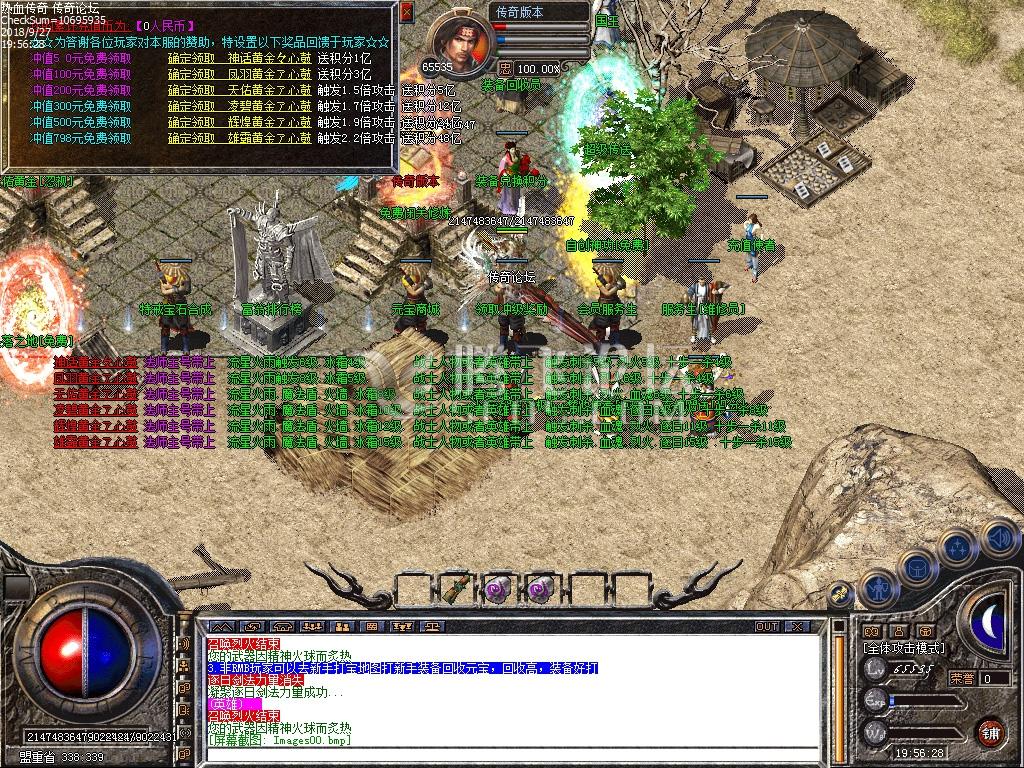The width and height of the screenshot is (1024, 768).
Task: Click the small crossed-tools icon beside the character button
Action: [x=842, y=594]
